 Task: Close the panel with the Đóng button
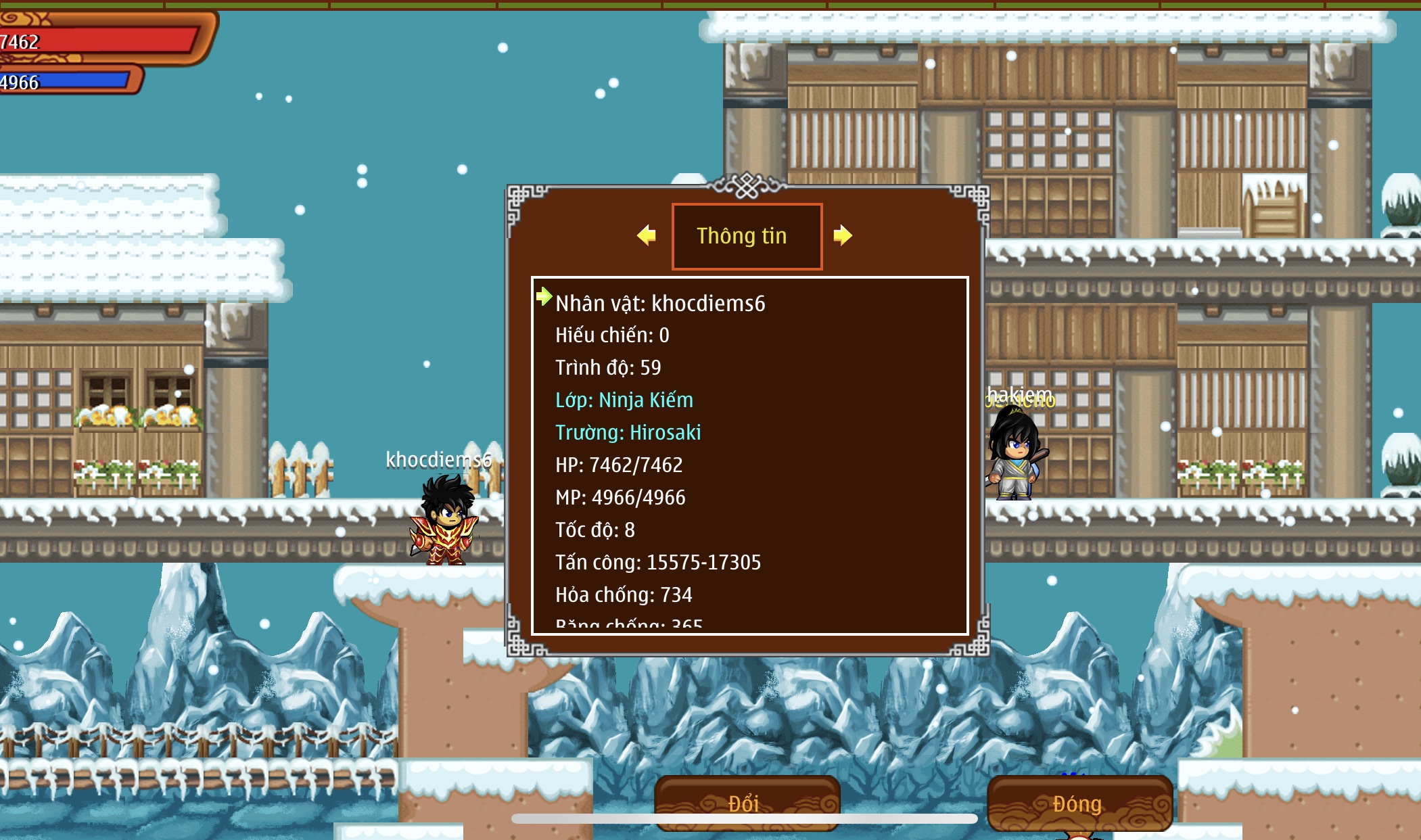click(x=1079, y=803)
